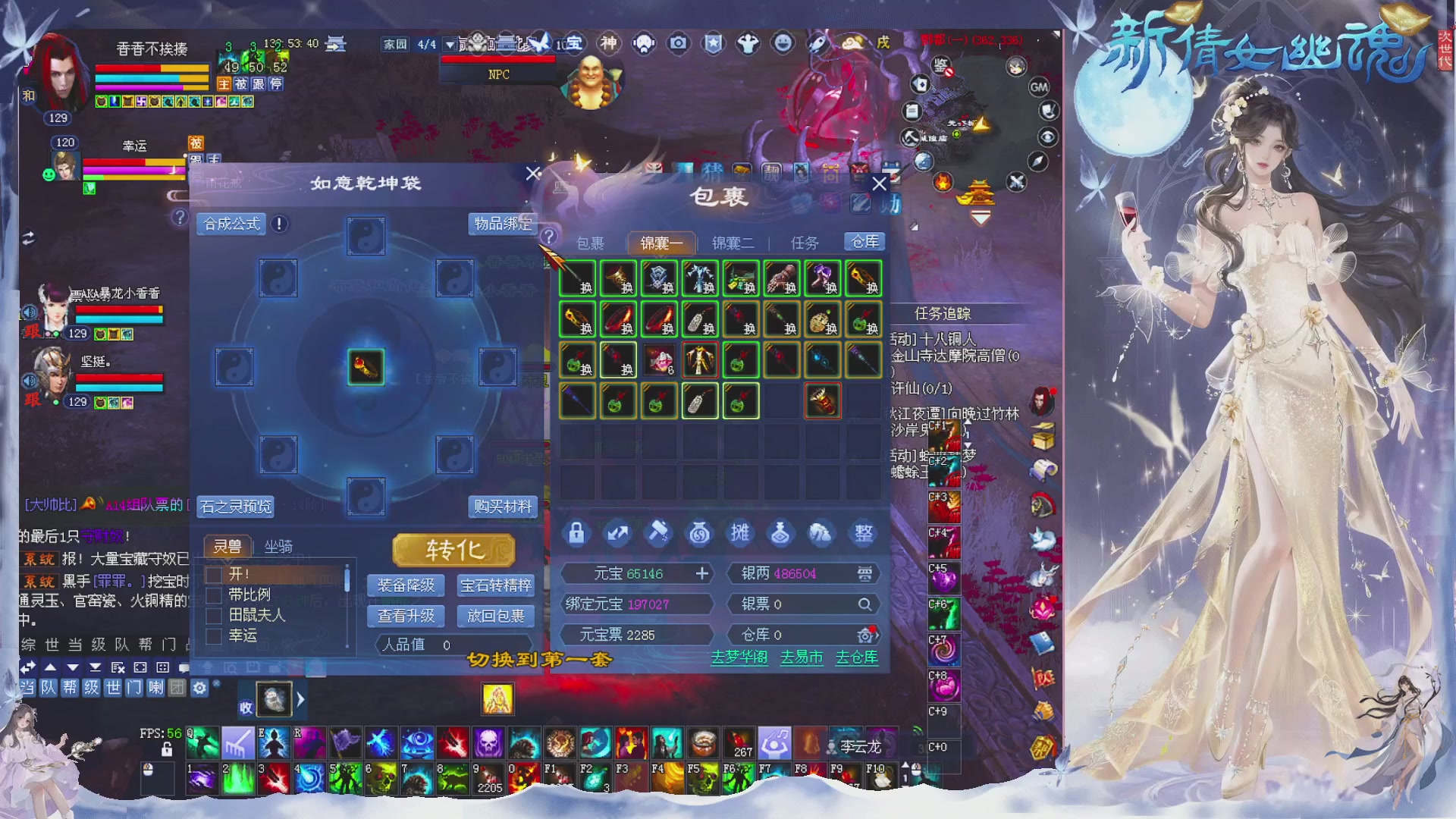Screen dimensions: 1456x819
Task: Enable the 开! checkbox in the spirit beast list
Action: point(213,576)
